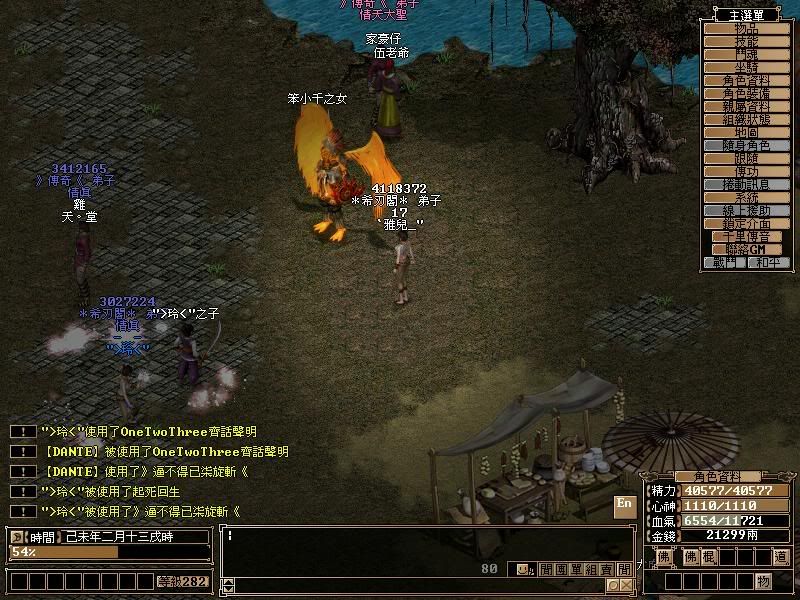Open 角色裝備 character equipment
The height and width of the screenshot is (600, 800).
(746, 93)
